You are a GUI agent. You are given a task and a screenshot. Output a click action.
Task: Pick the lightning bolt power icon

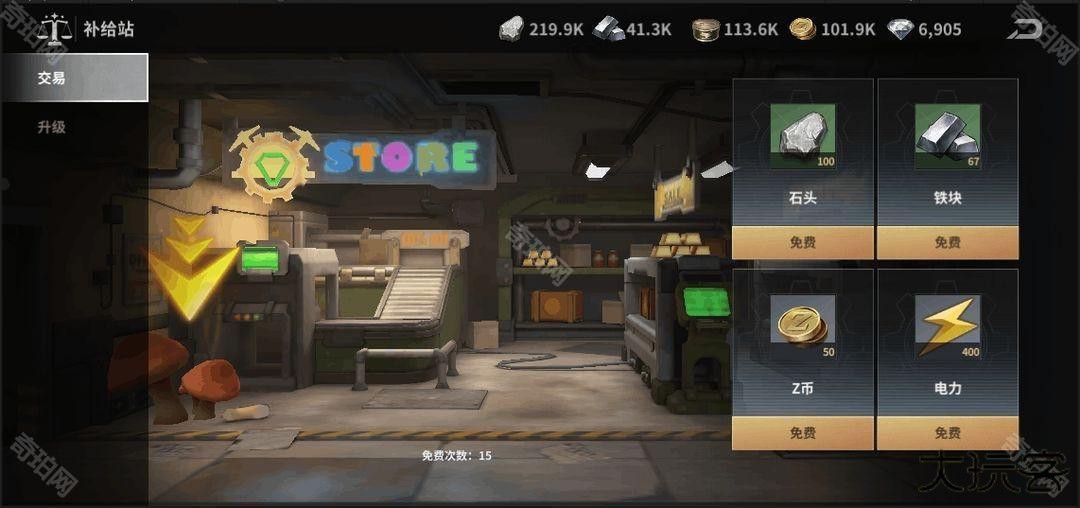947,326
